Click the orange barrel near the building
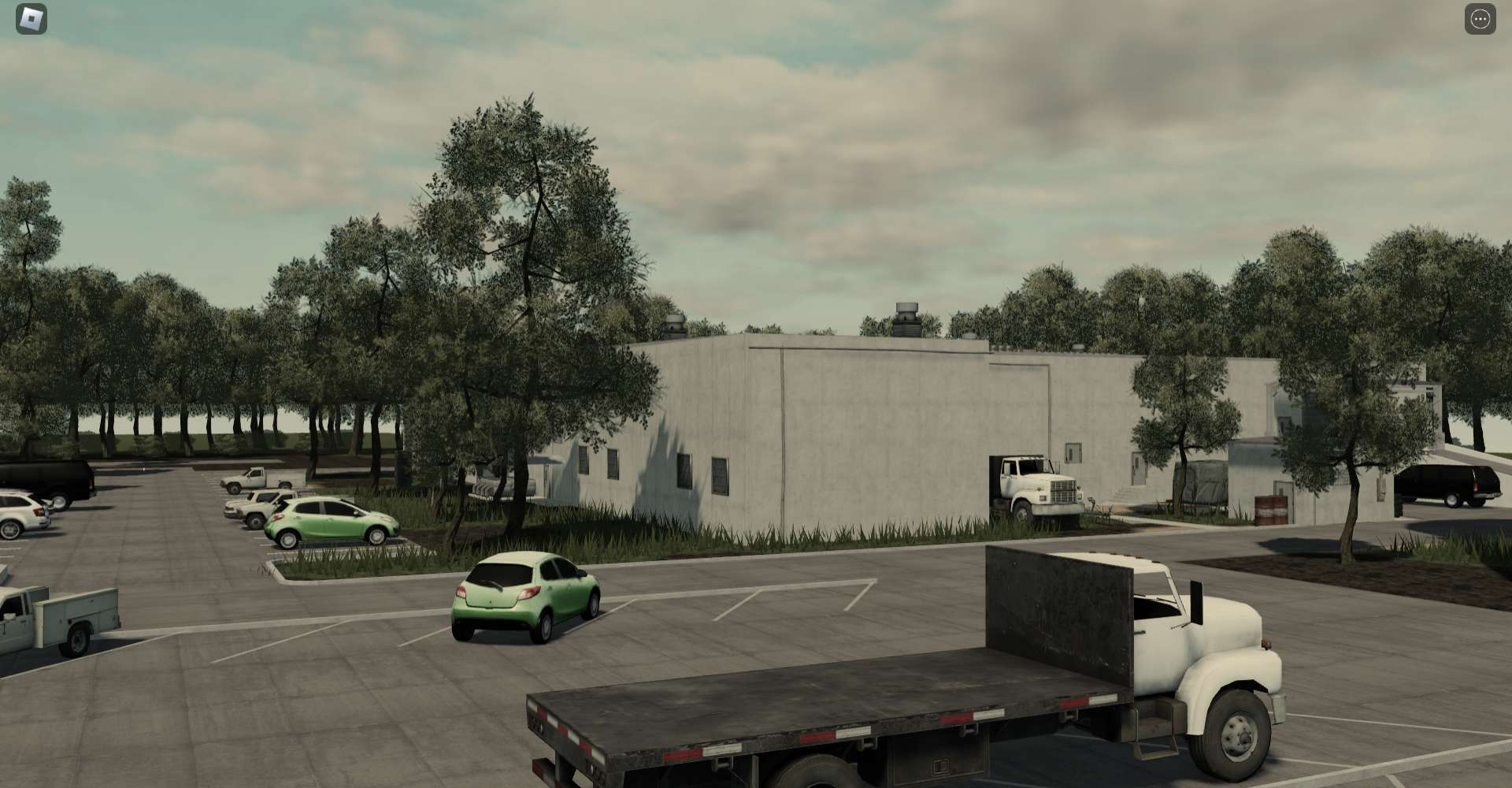This screenshot has width=1512, height=788. 1269,511
